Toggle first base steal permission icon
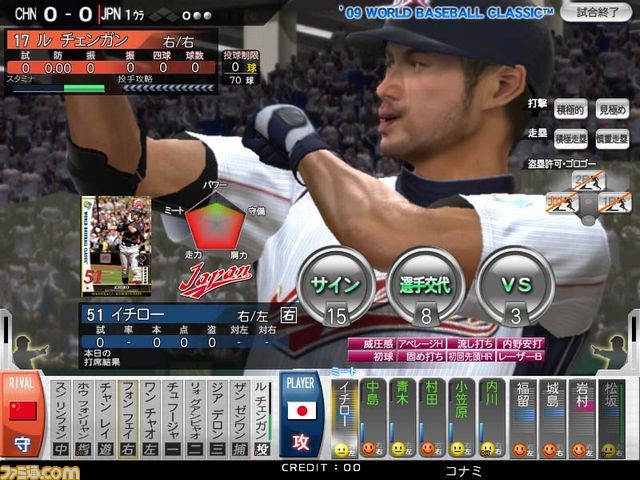Image resolution: width=640 pixels, height=480 pixels. (616, 204)
